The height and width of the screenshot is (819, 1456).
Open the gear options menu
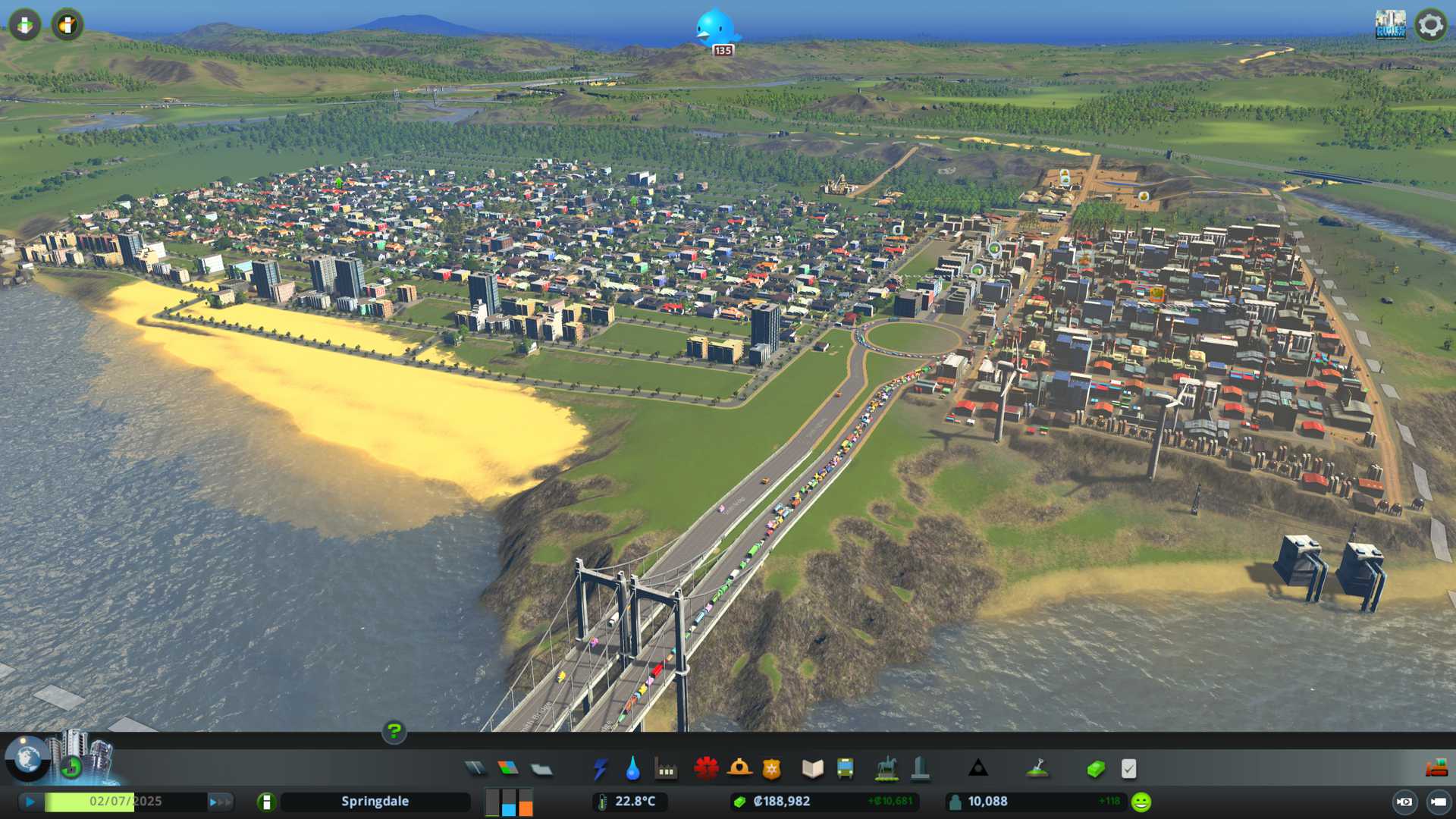tap(1430, 25)
